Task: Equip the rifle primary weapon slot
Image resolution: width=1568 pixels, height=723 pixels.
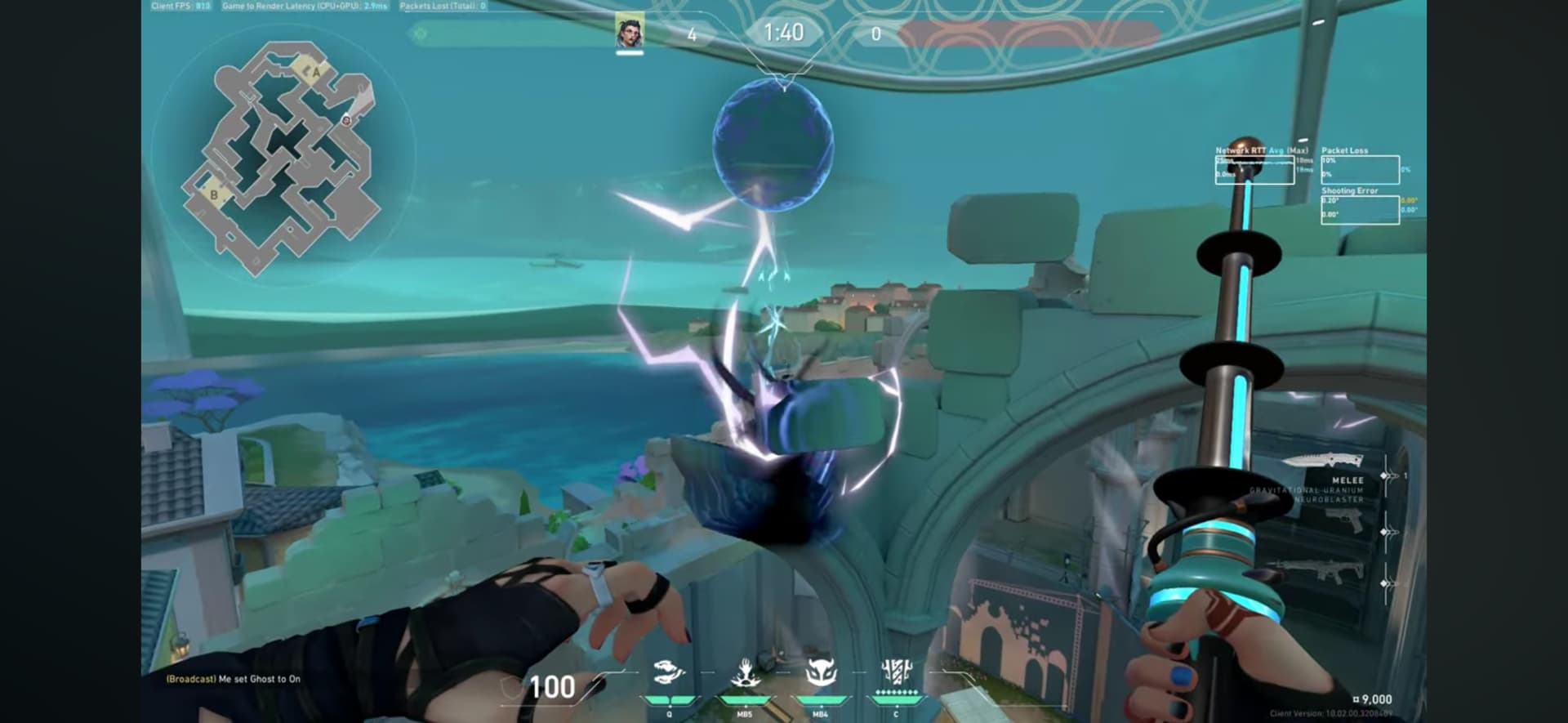Action: pyautogui.click(x=1321, y=570)
